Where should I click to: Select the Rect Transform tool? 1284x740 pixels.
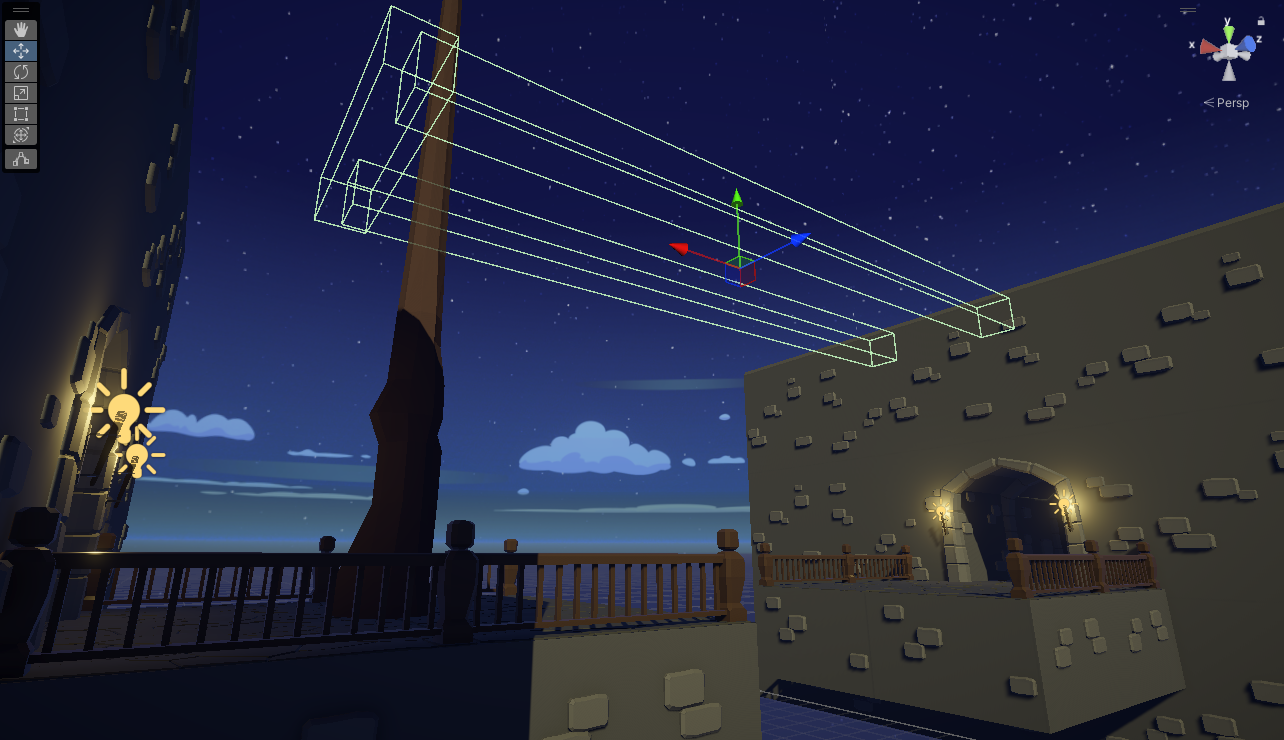pyautogui.click(x=22, y=112)
